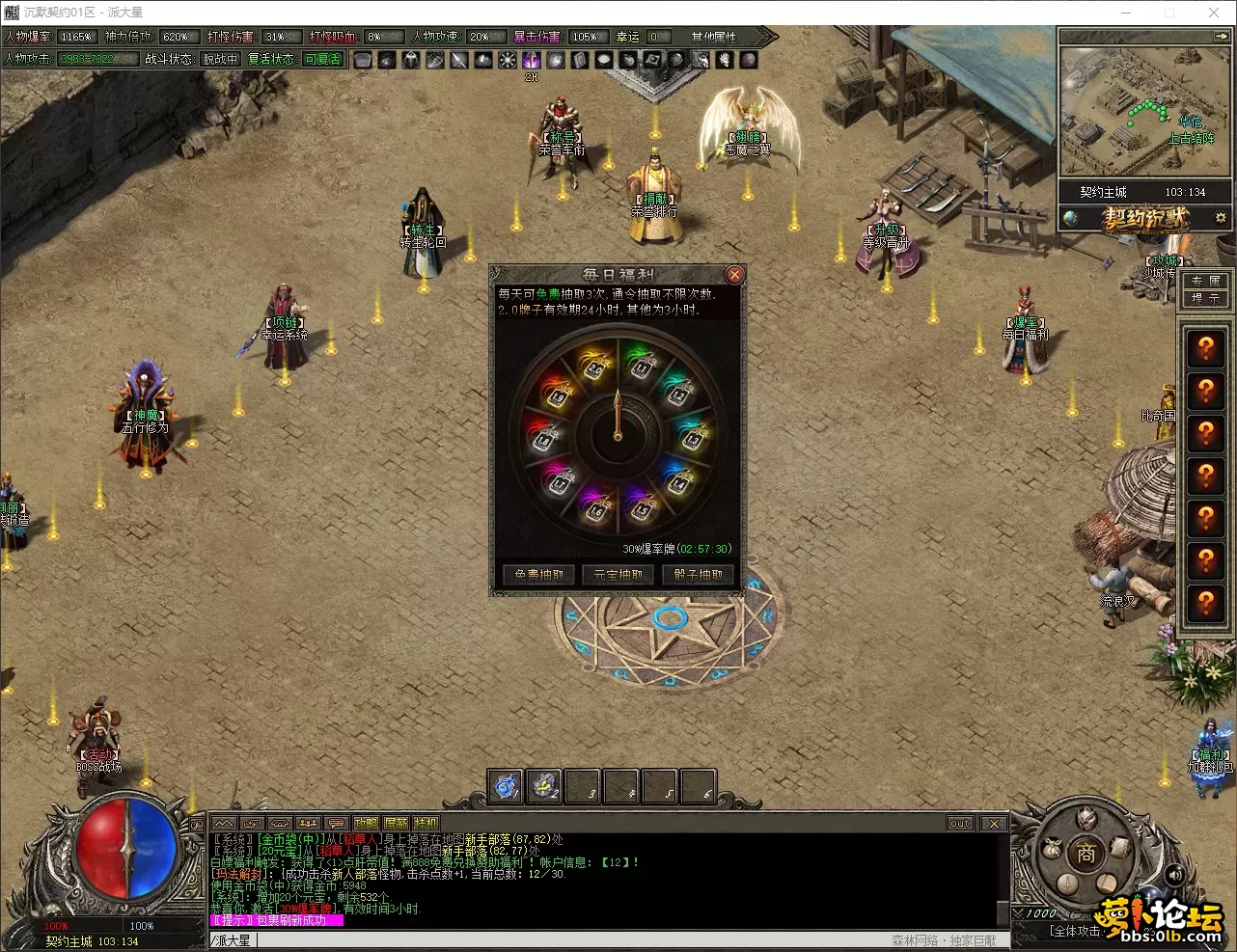Open the 商 shop button
This screenshot has height=952, width=1237.
pos(1086,854)
